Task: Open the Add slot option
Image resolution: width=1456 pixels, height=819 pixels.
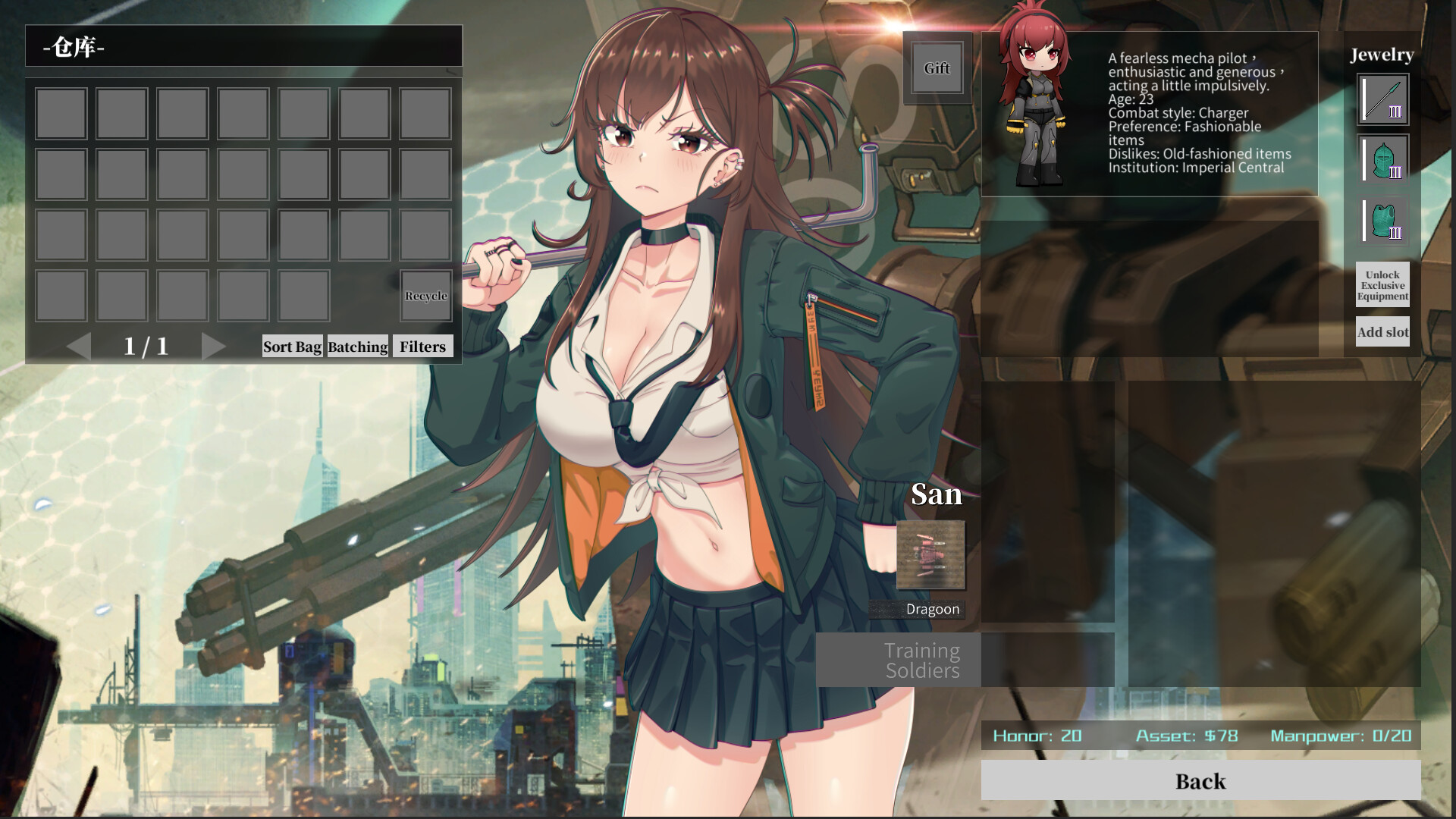Action: [x=1382, y=332]
